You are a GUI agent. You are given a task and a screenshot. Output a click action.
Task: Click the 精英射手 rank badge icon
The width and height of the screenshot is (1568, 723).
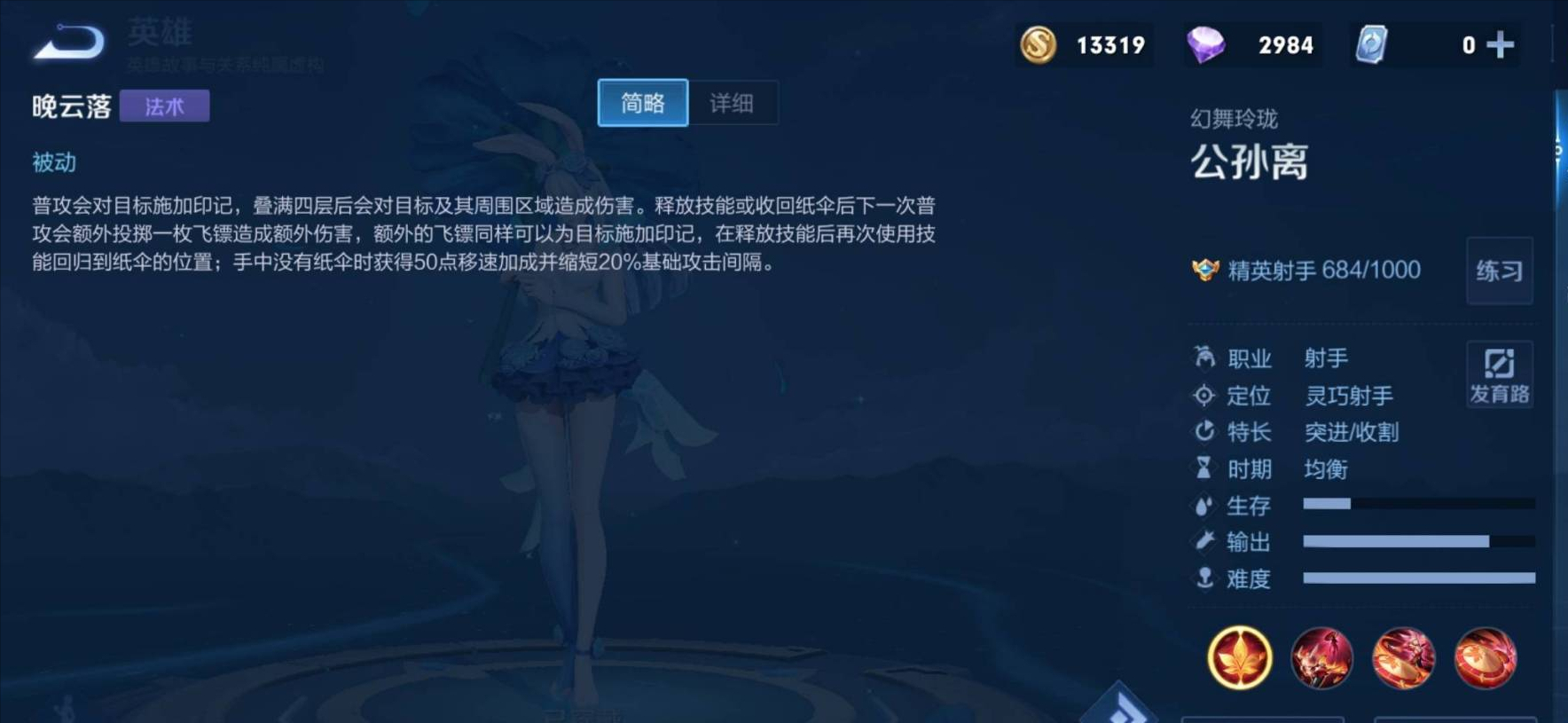[x=1205, y=270]
